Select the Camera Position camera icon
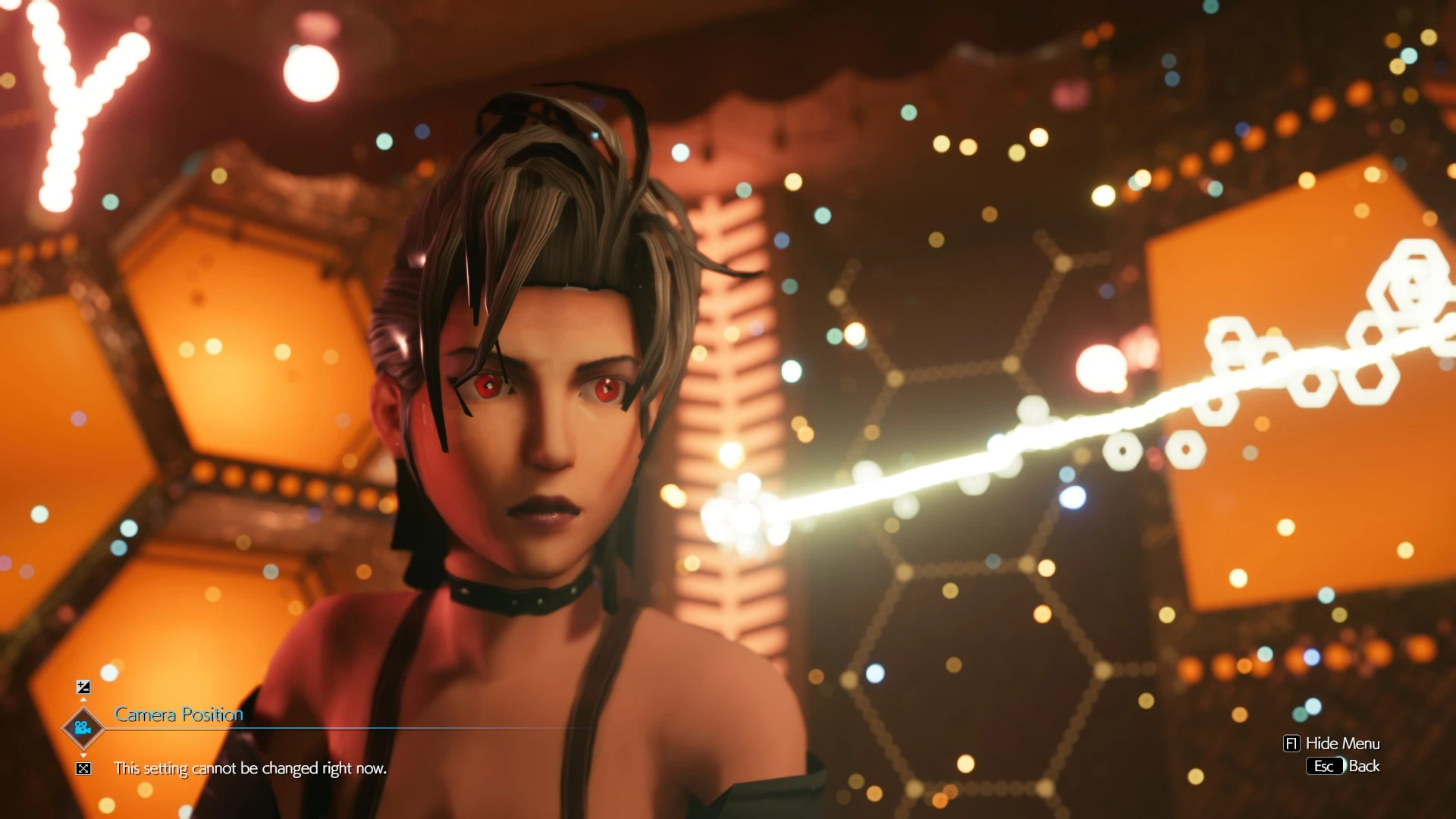Viewport: 1456px width, 819px height. coord(83,728)
